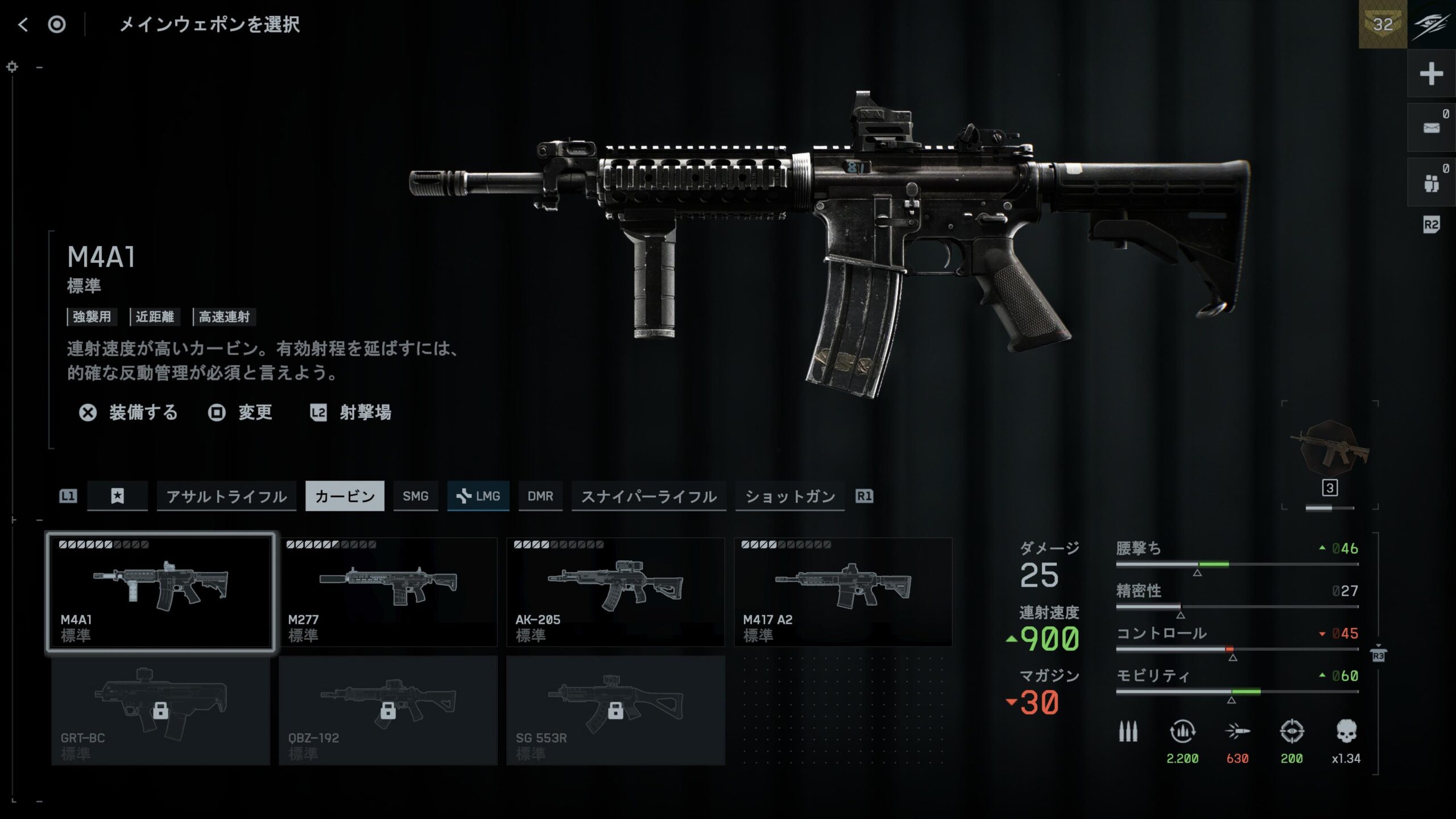Switch to the アサルトライフル tab
The image size is (1456, 819).
point(226,496)
